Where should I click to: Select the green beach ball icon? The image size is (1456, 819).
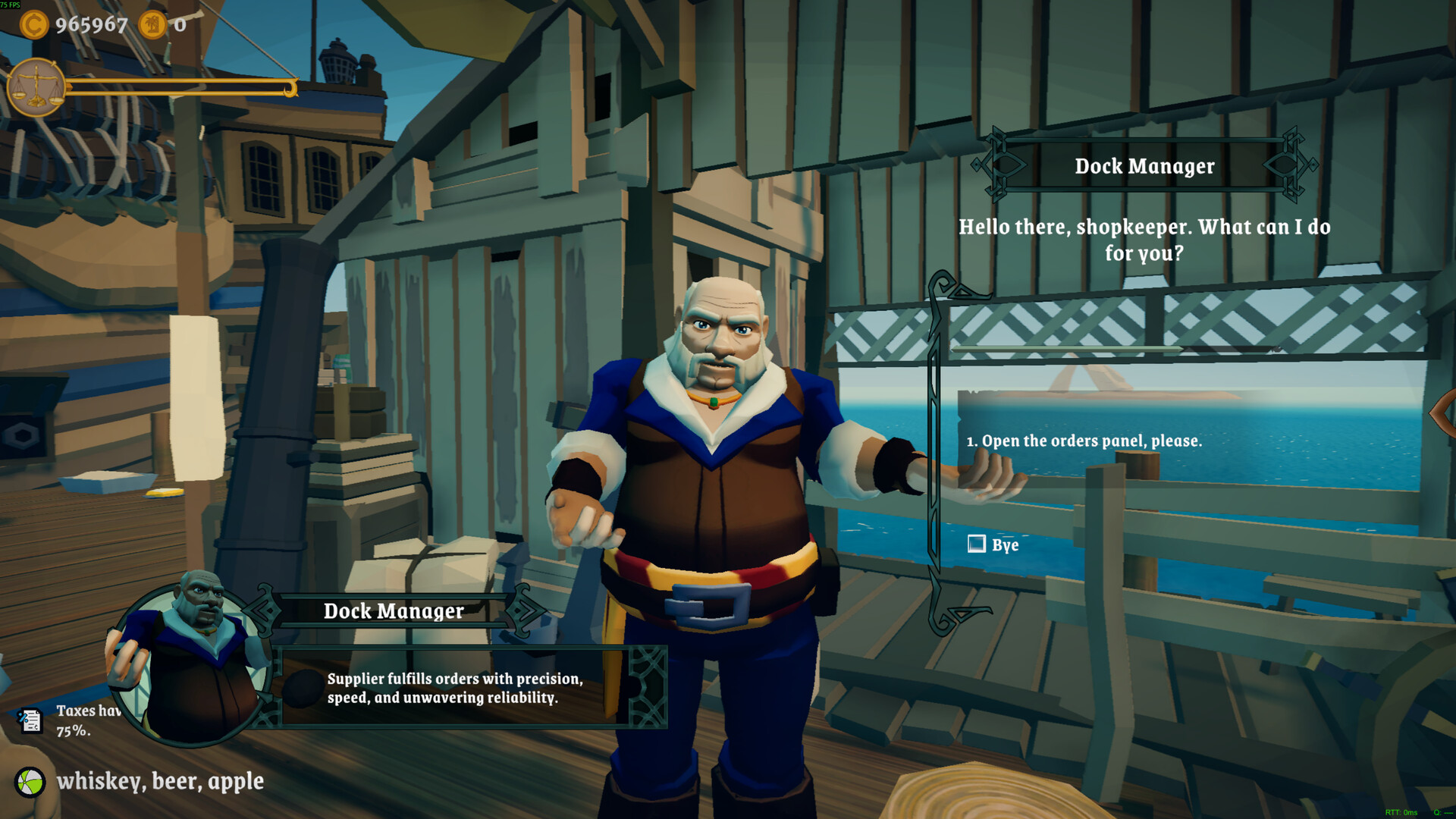(x=29, y=782)
